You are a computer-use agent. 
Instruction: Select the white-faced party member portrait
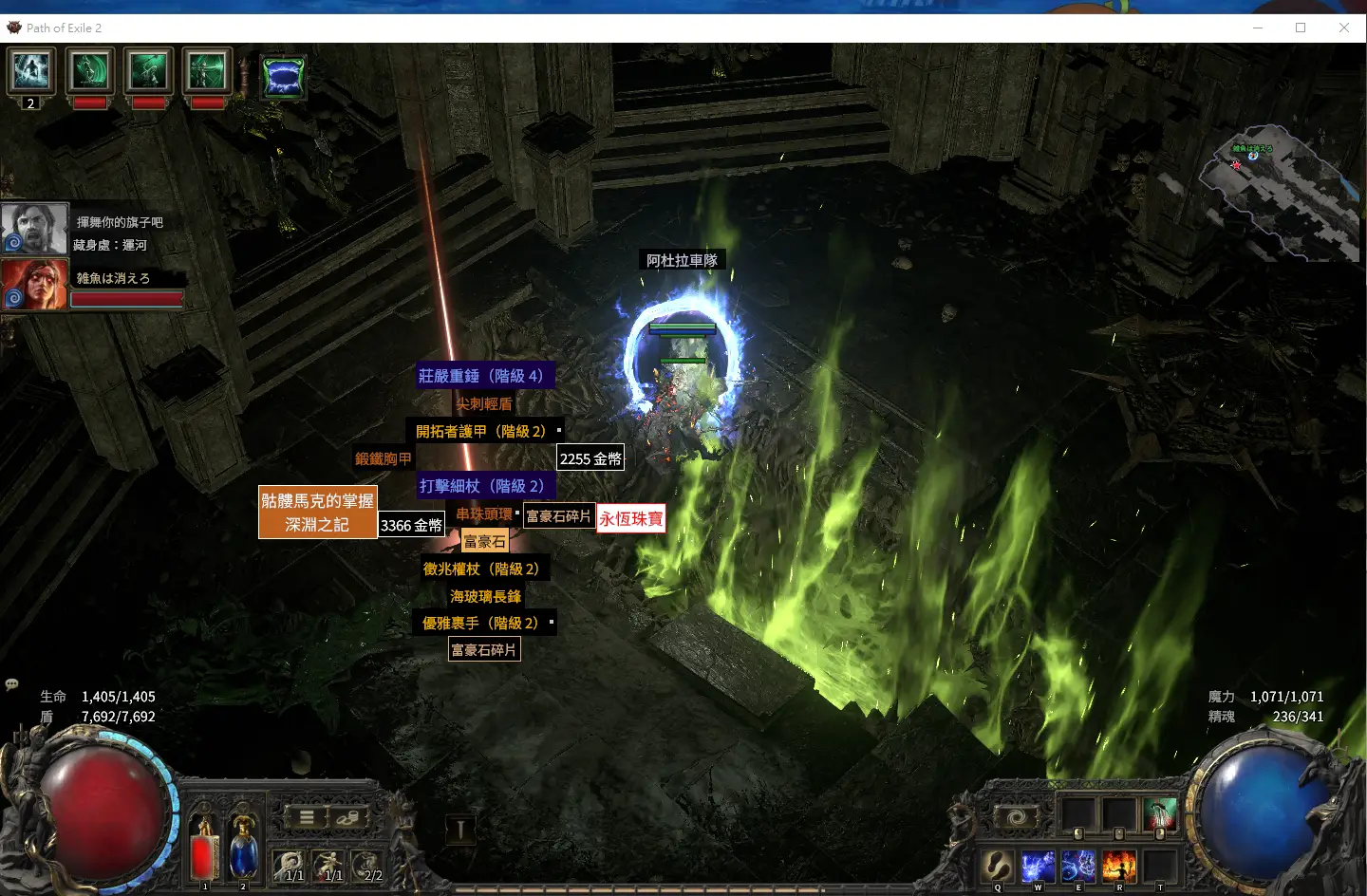(x=34, y=229)
